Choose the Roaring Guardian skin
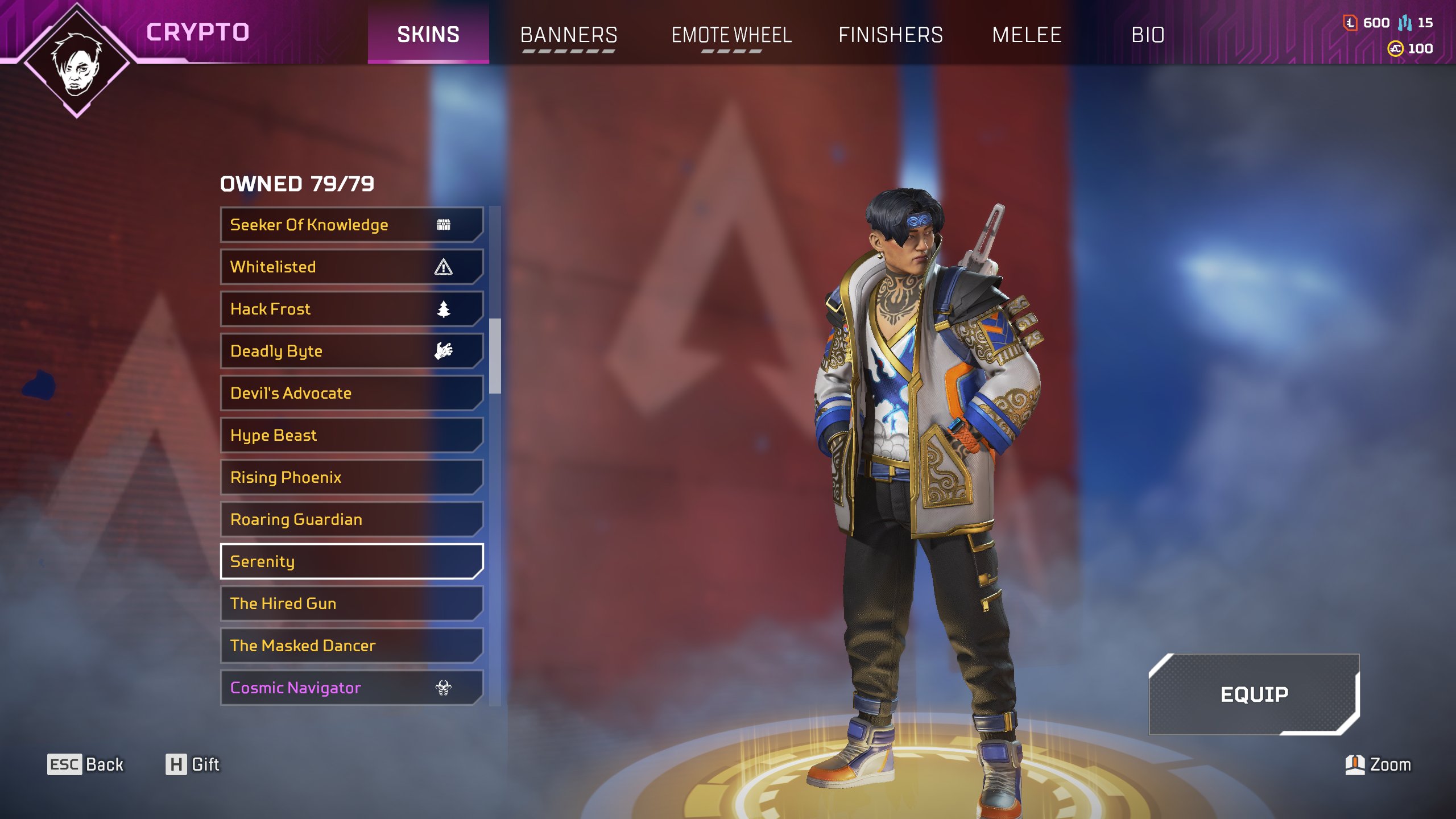The height and width of the screenshot is (819, 1456). 351,519
